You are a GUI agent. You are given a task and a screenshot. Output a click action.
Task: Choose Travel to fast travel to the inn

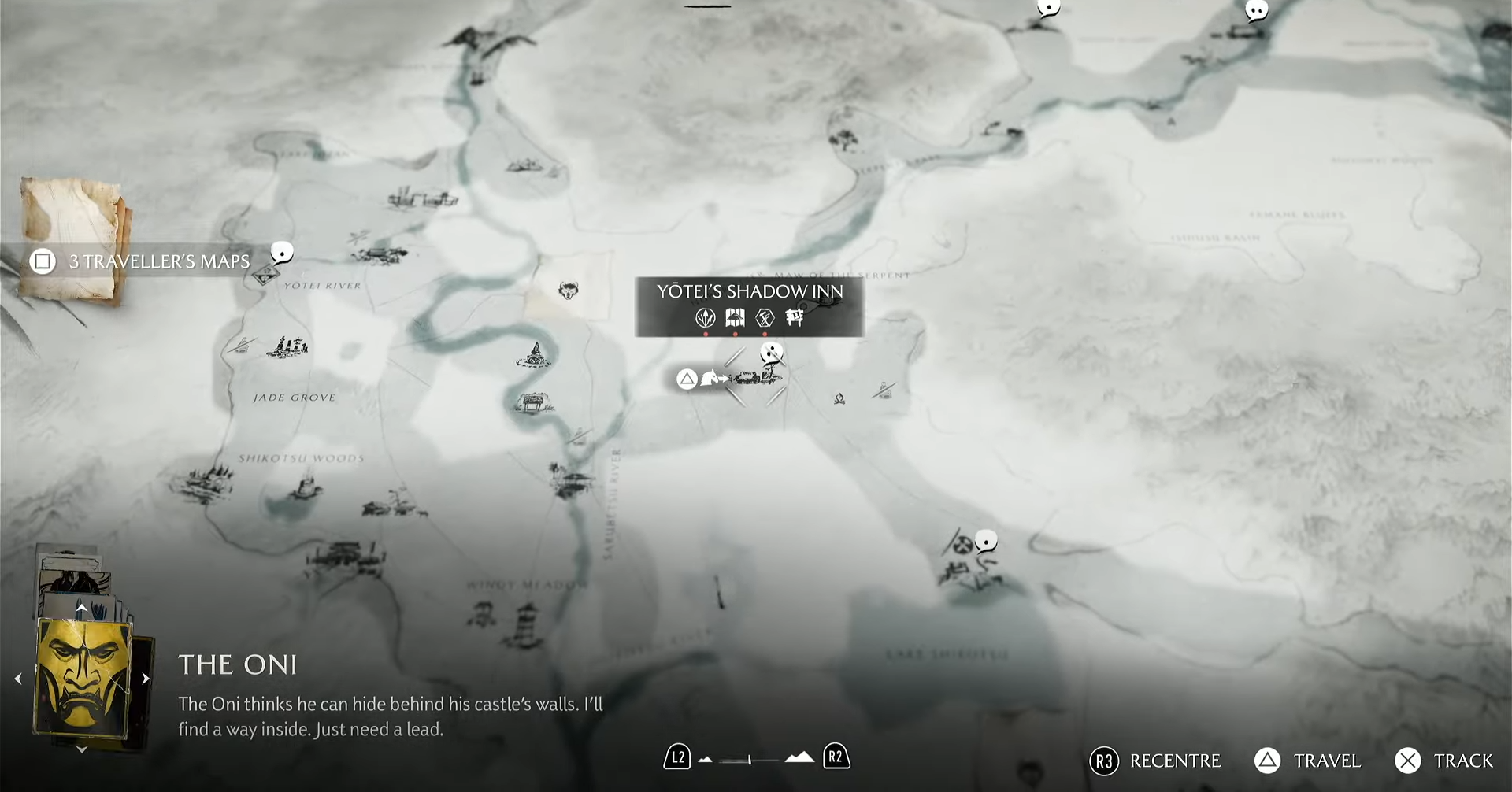tap(1308, 761)
